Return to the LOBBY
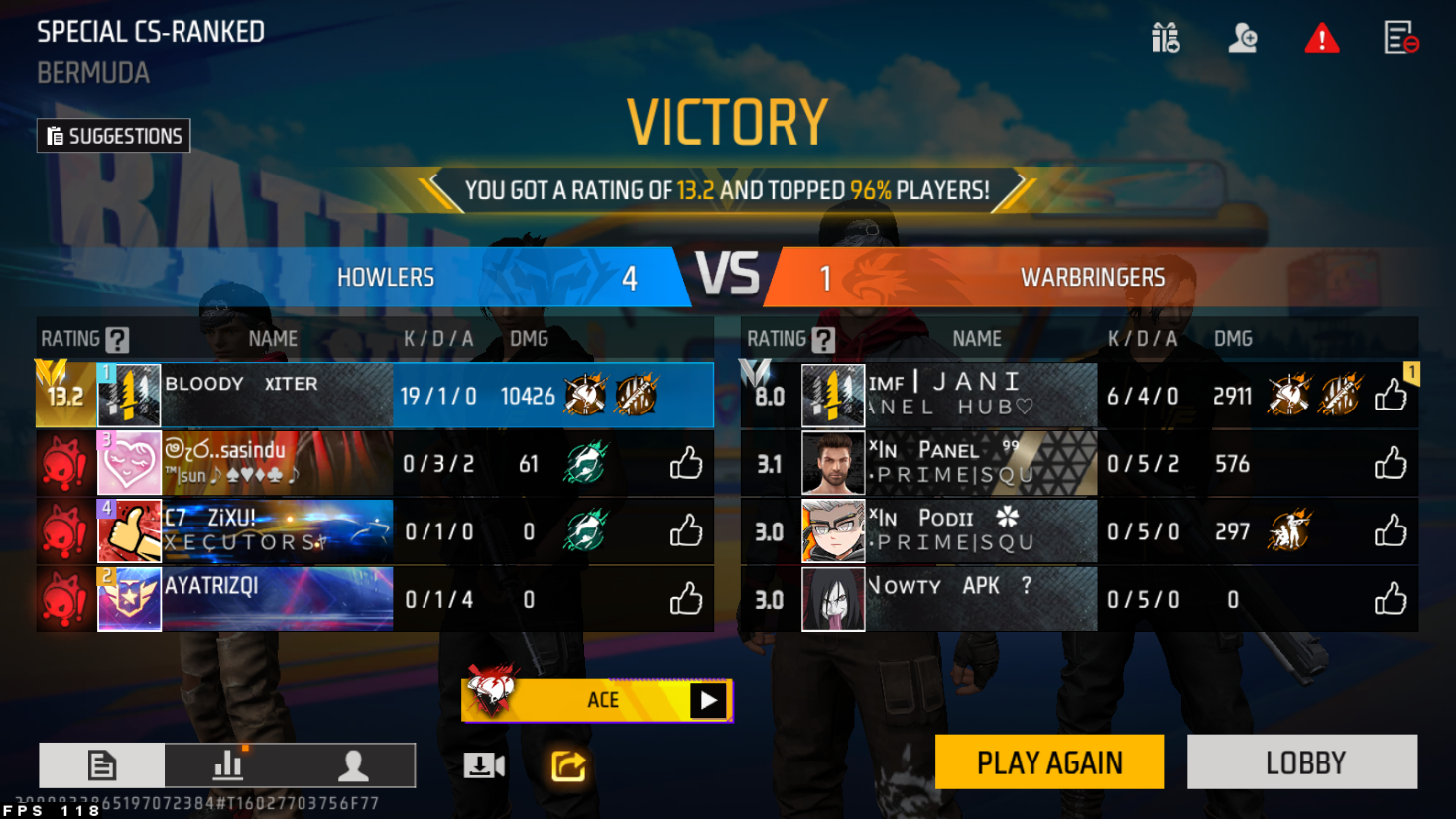The image size is (1456, 819). click(1302, 761)
